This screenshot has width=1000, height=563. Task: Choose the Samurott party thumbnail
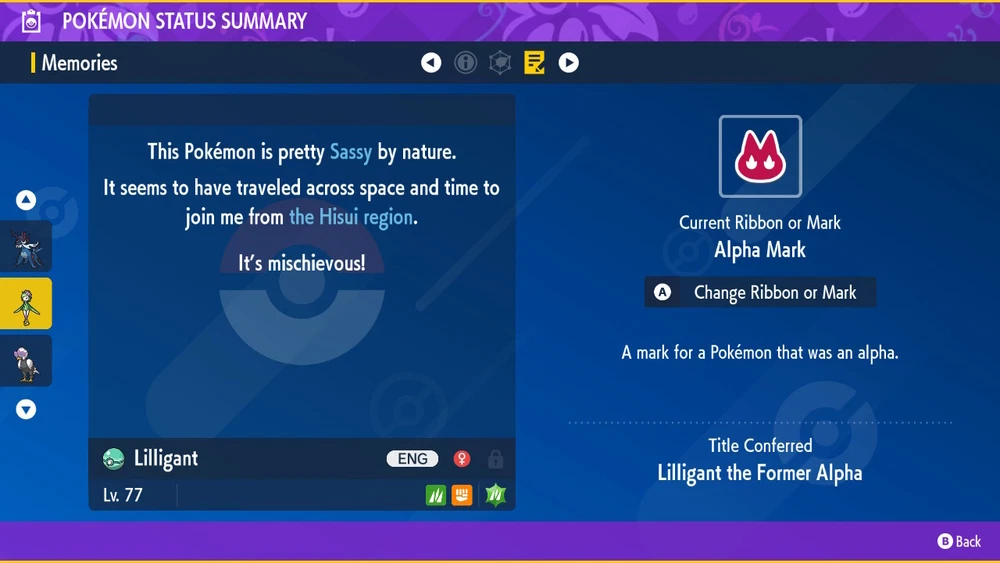[26, 246]
